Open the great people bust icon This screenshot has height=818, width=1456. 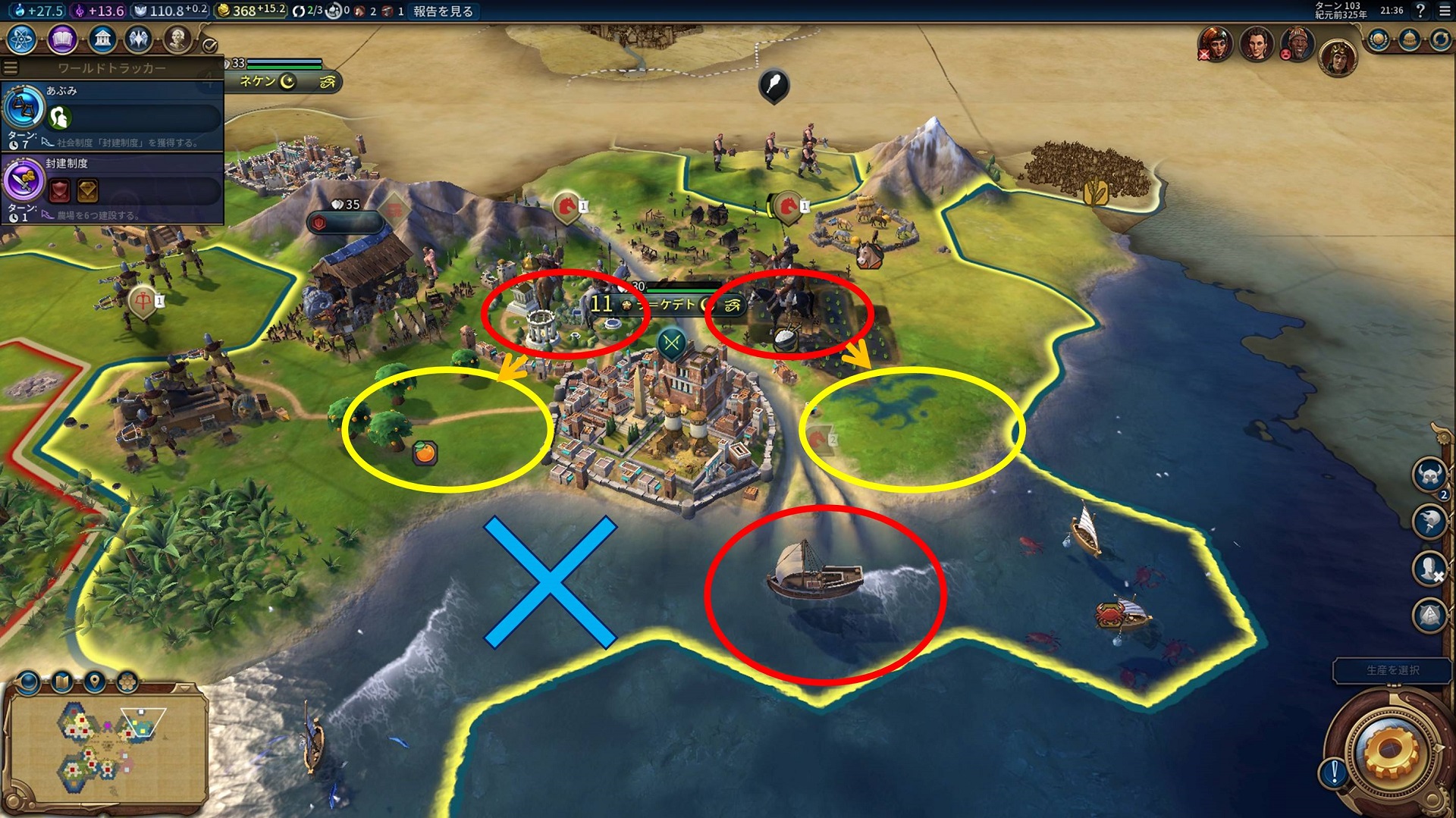(x=177, y=39)
